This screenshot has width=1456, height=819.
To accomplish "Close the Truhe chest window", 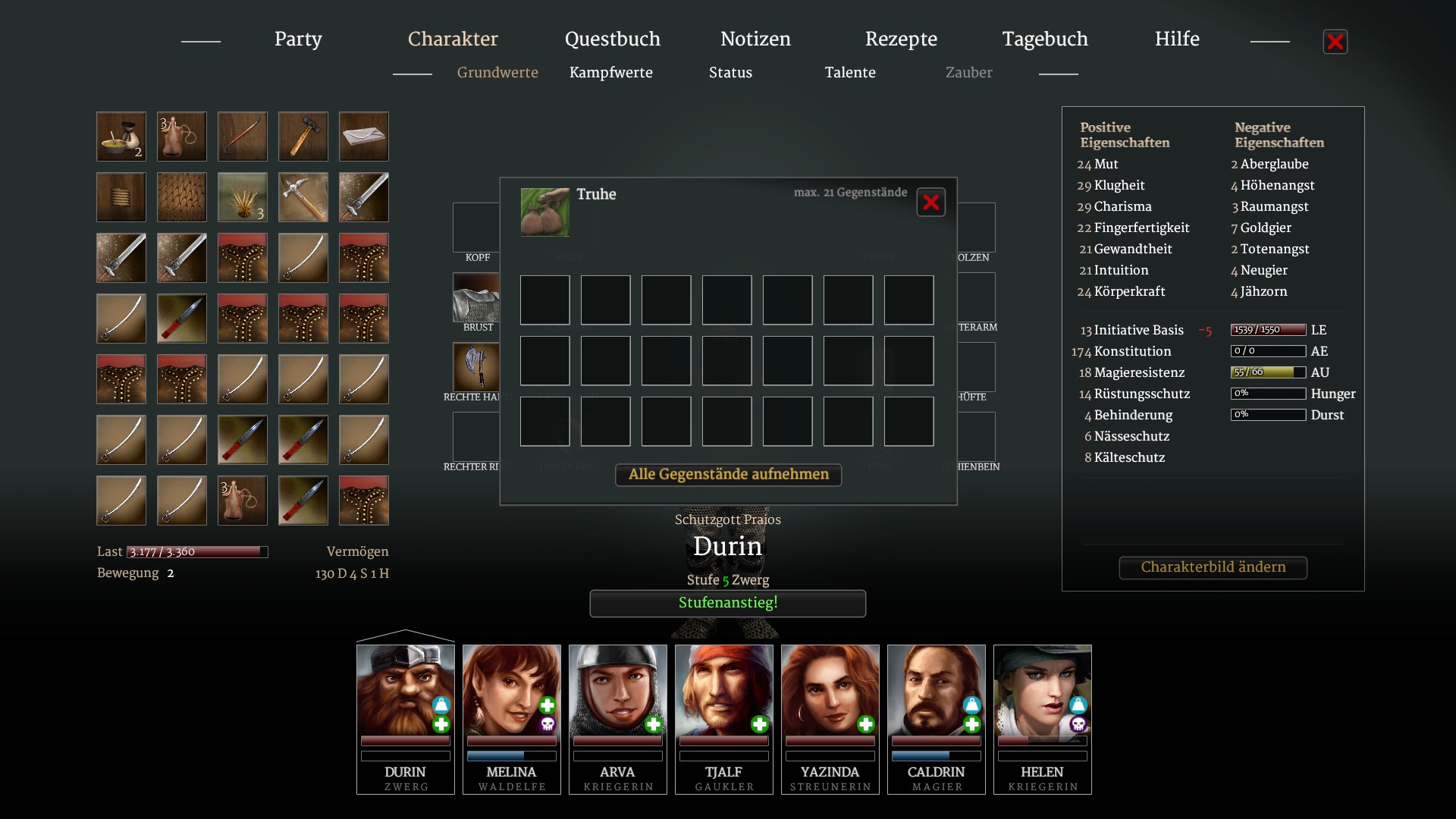I will [930, 202].
